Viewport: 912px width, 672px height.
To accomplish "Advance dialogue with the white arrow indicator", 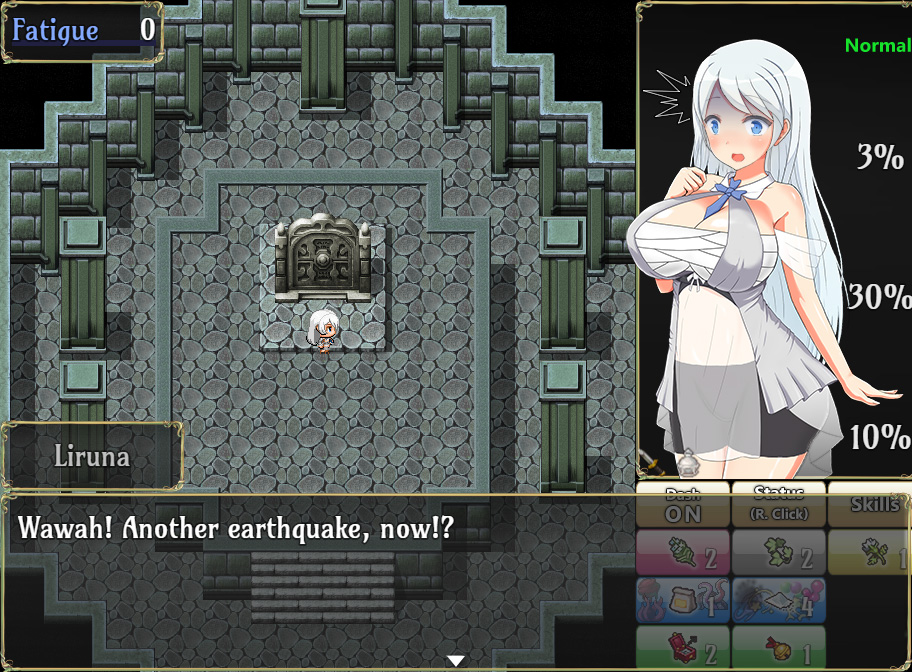I will tap(456, 660).
